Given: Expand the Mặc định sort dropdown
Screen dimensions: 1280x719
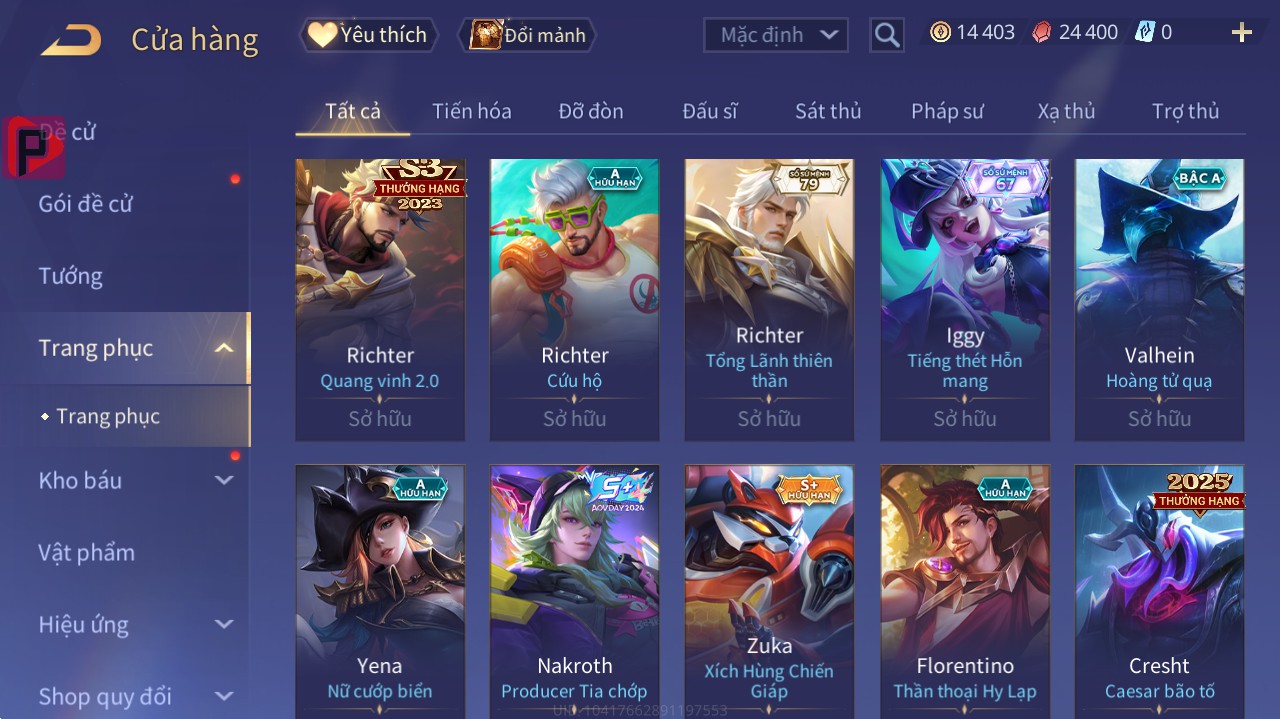Looking at the screenshot, I should 776,35.
